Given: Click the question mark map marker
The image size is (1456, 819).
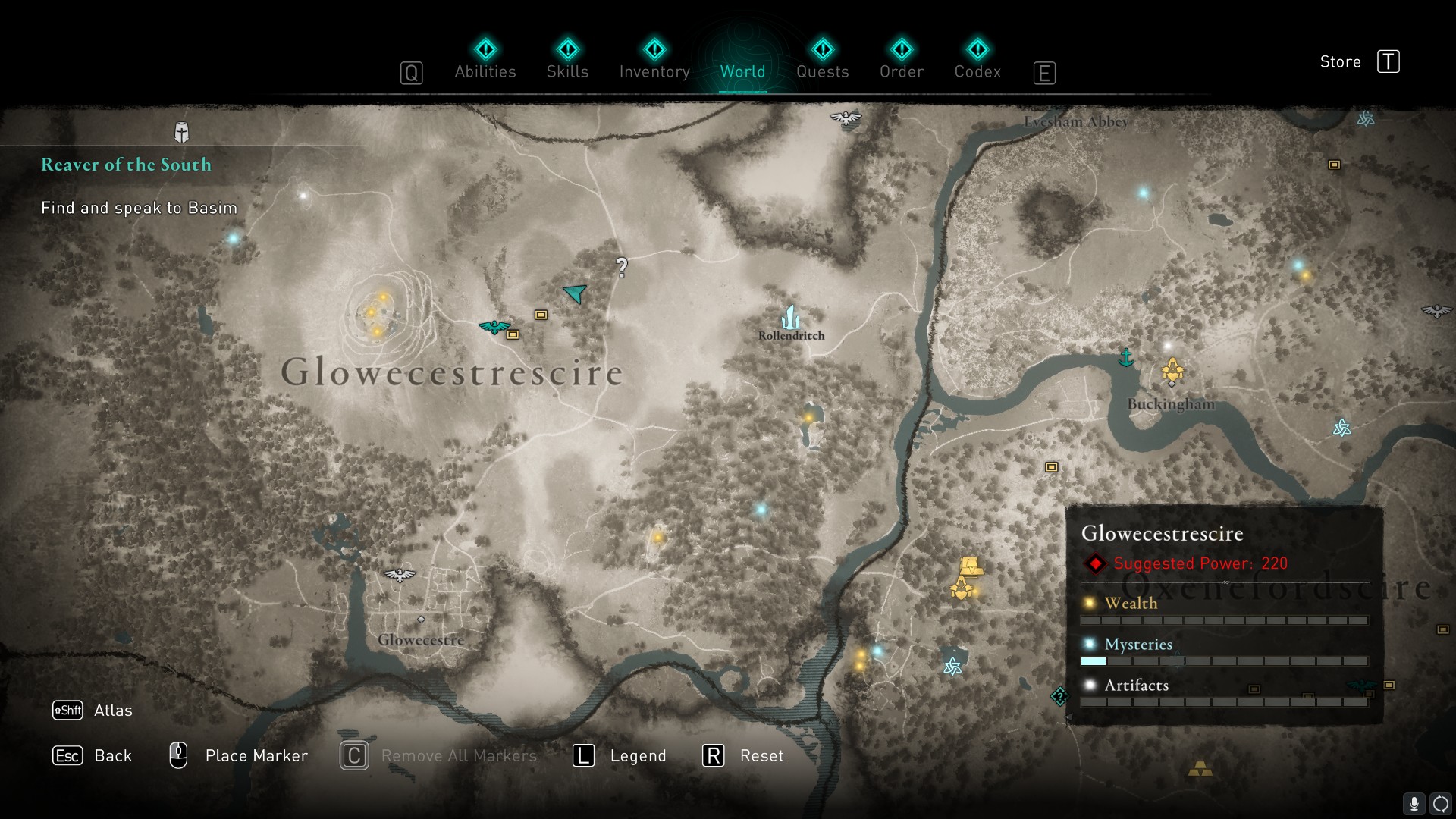Looking at the screenshot, I should [x=622, y=267].
